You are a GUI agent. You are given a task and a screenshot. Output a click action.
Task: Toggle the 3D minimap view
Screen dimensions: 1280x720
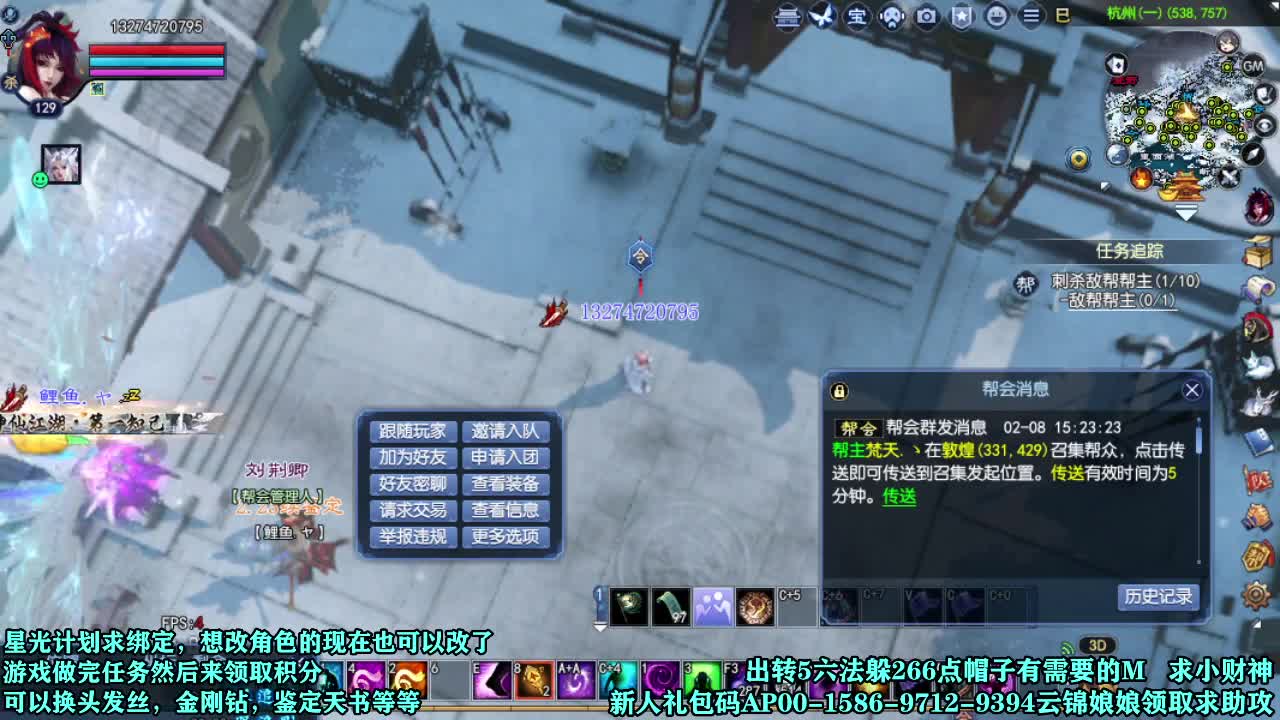coord(1097,645)
